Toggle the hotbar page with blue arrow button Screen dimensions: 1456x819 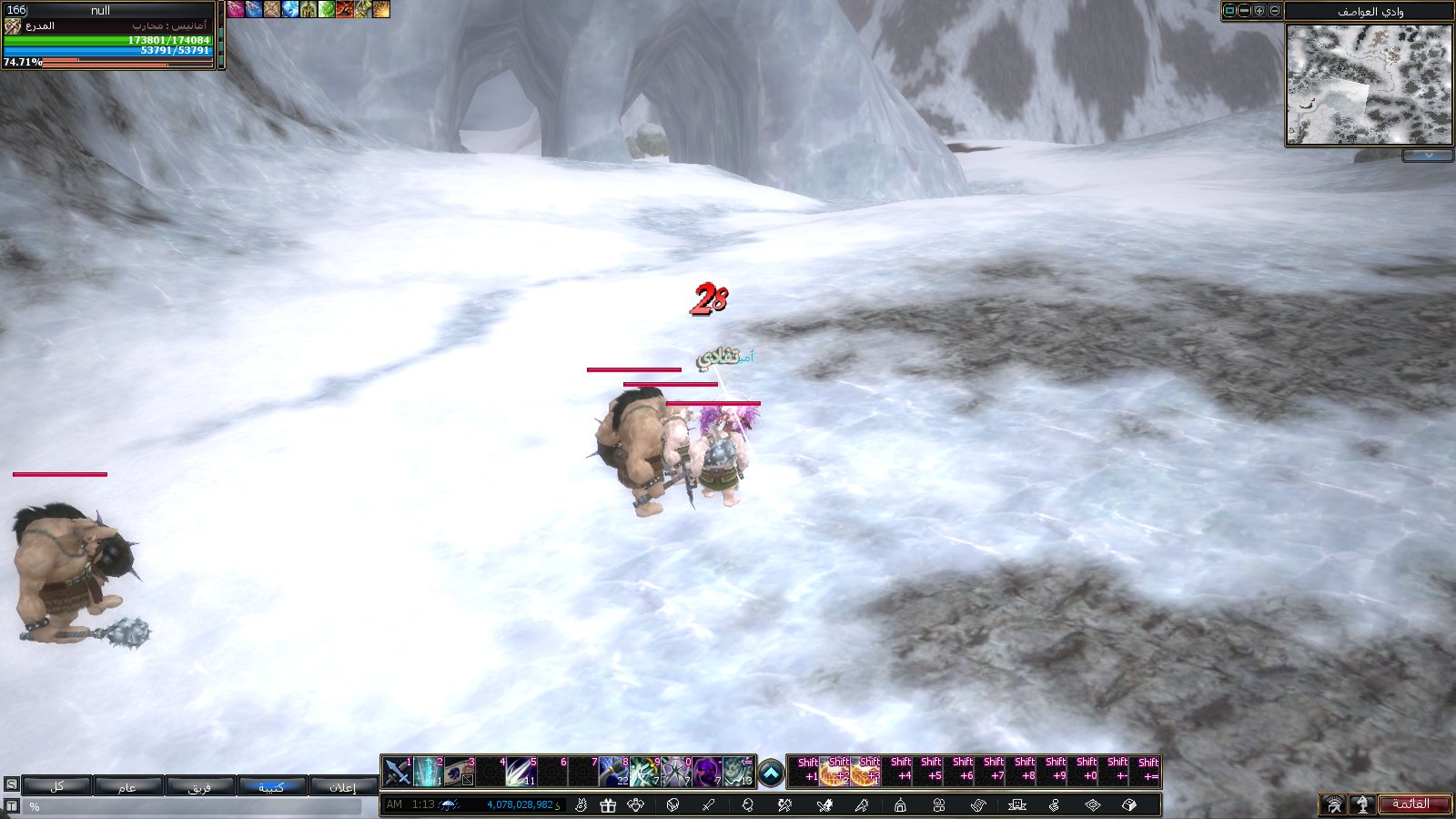pos(770,773)
